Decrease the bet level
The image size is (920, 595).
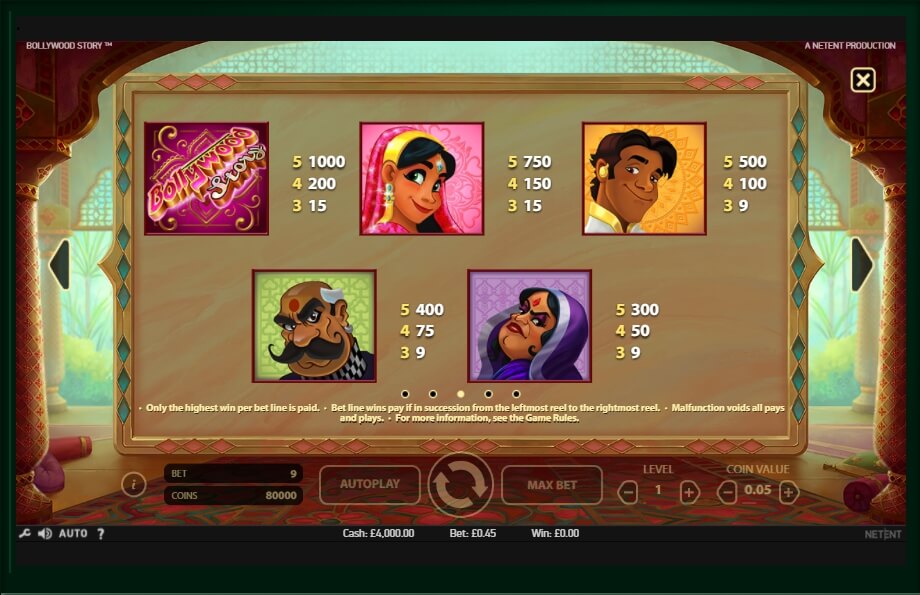(x=628, y=491)
